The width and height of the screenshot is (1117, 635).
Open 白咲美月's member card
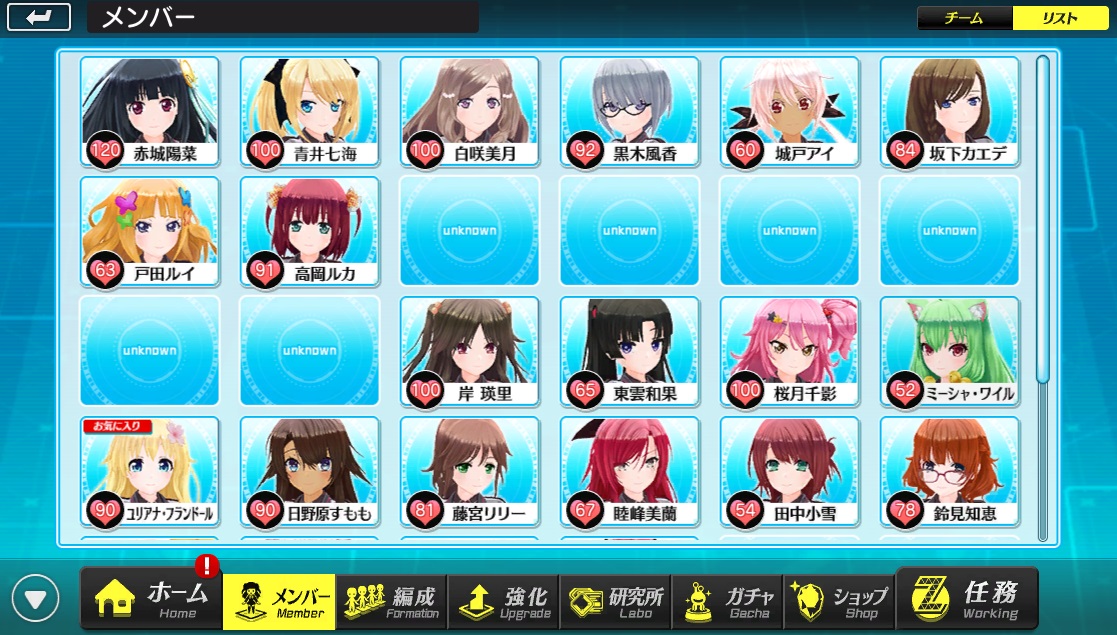click(469, 112)
